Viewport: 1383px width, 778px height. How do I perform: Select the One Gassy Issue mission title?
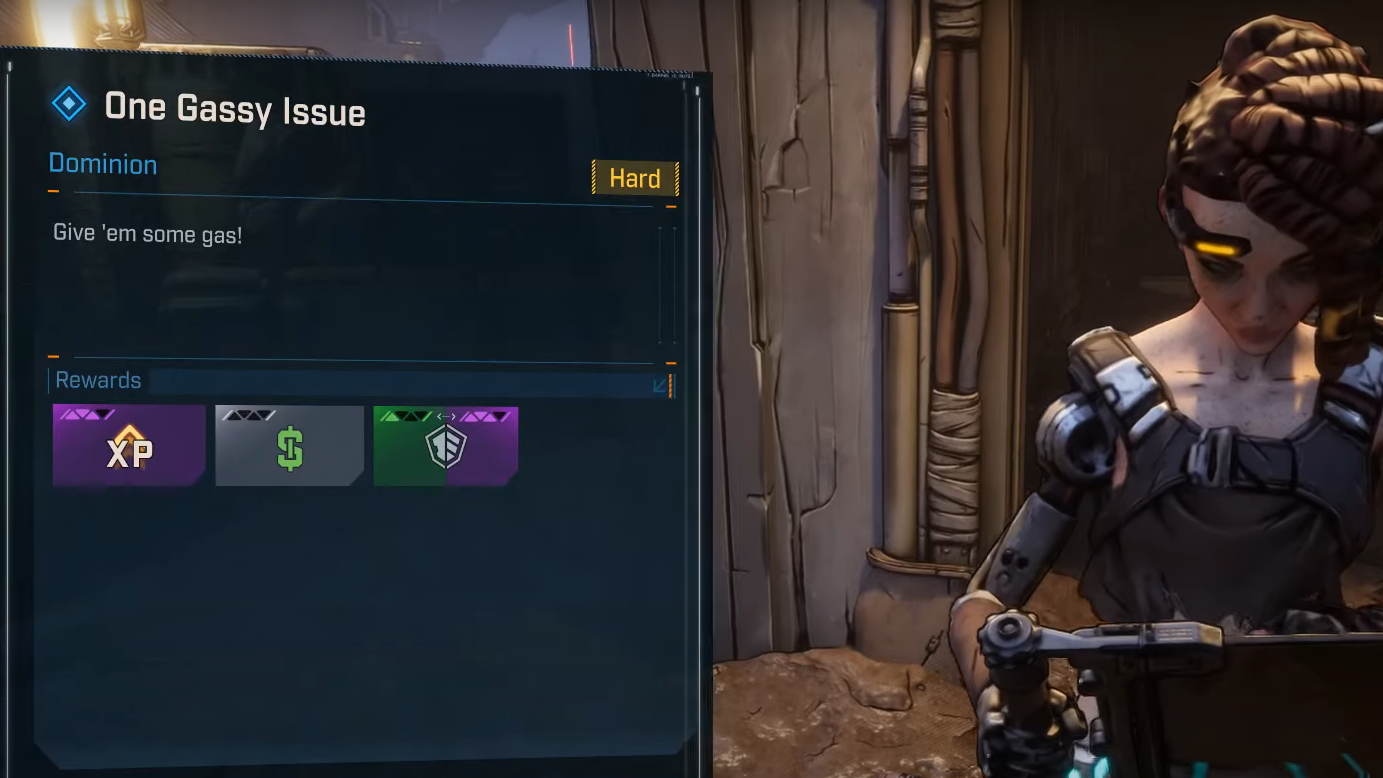tap(235, 109)
